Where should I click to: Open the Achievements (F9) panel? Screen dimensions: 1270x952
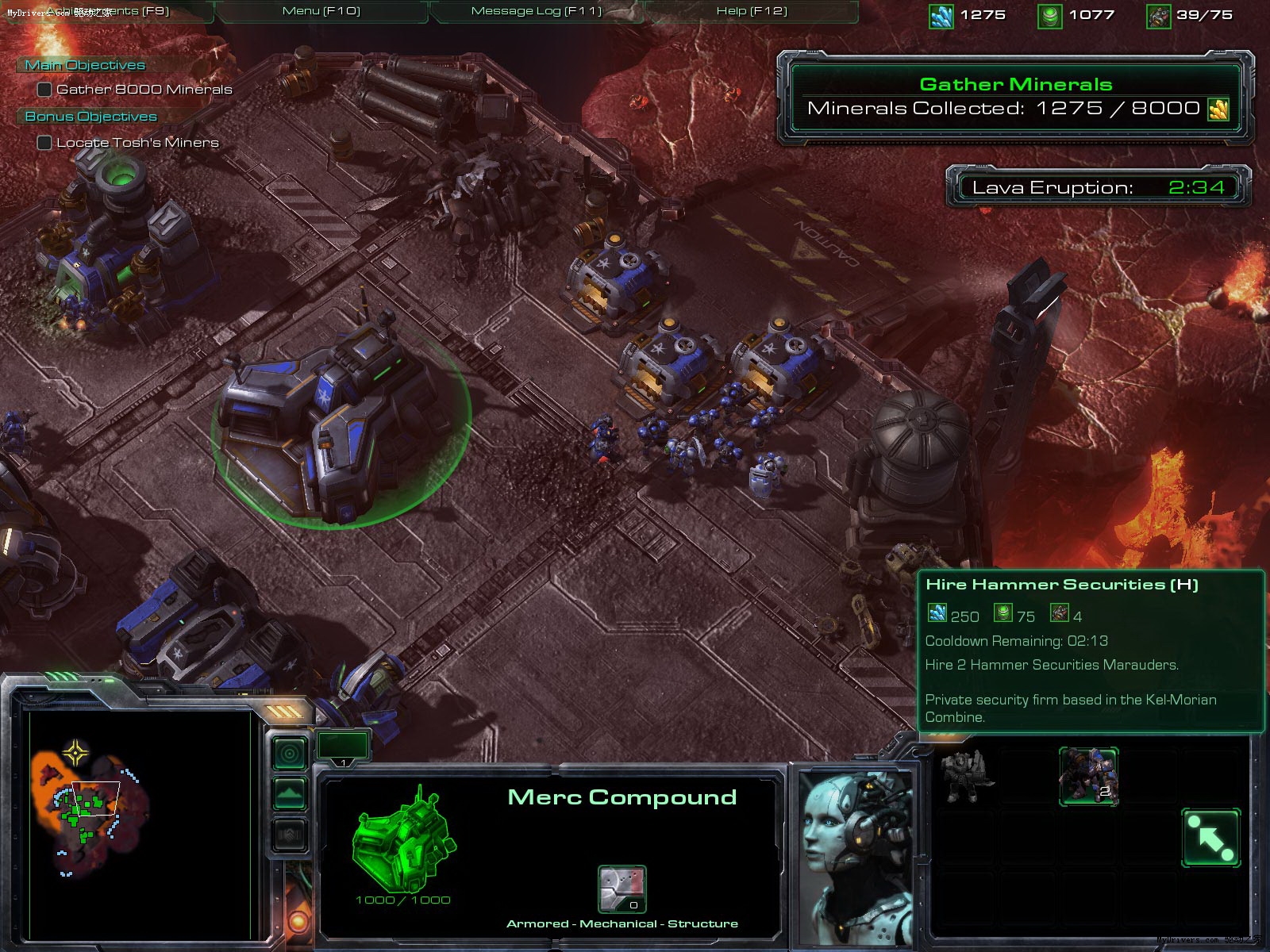pyautogui.click(x=107, y=11)
